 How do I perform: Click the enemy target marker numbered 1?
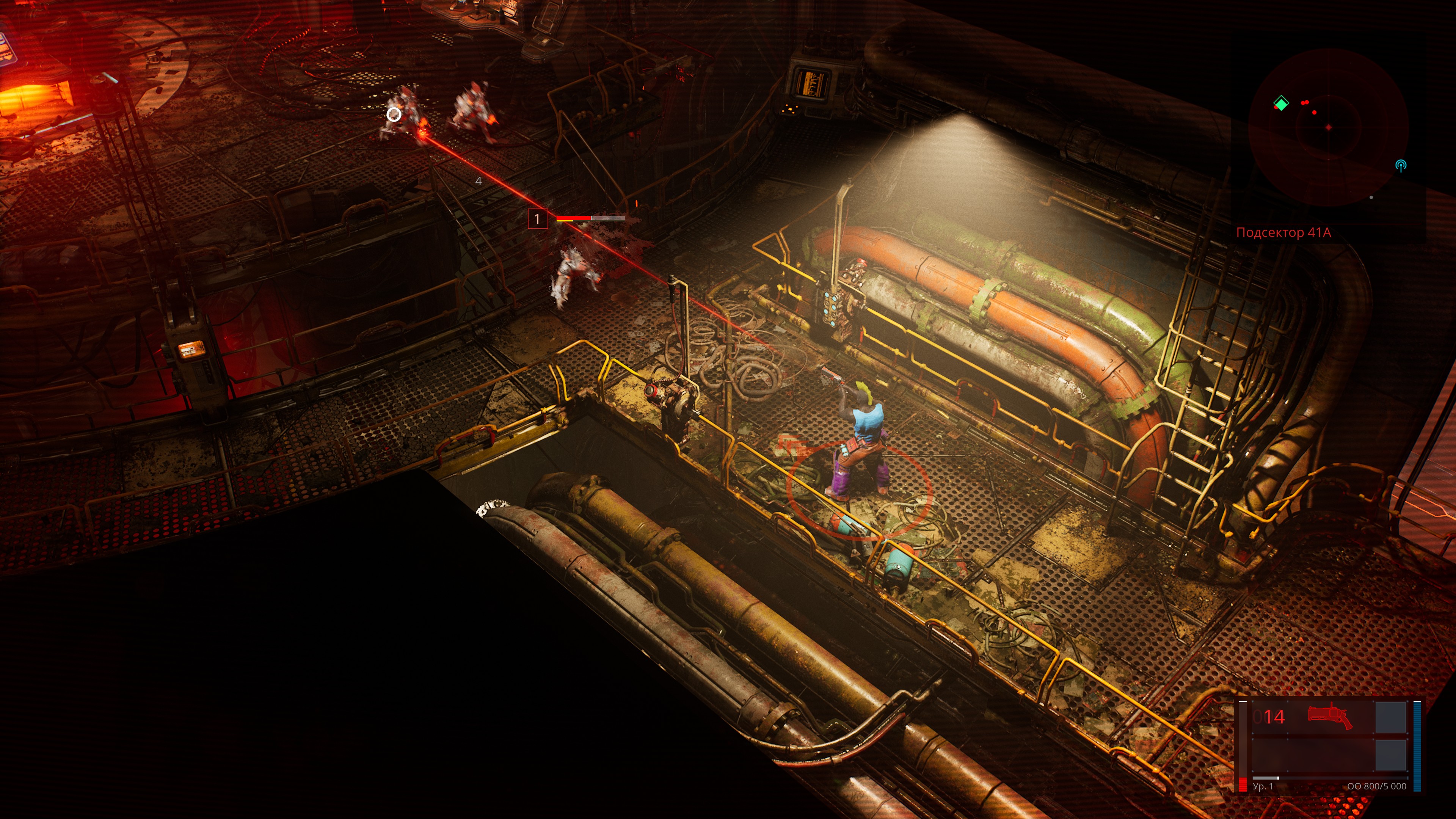pyautogui.click(x=537, y=219)
